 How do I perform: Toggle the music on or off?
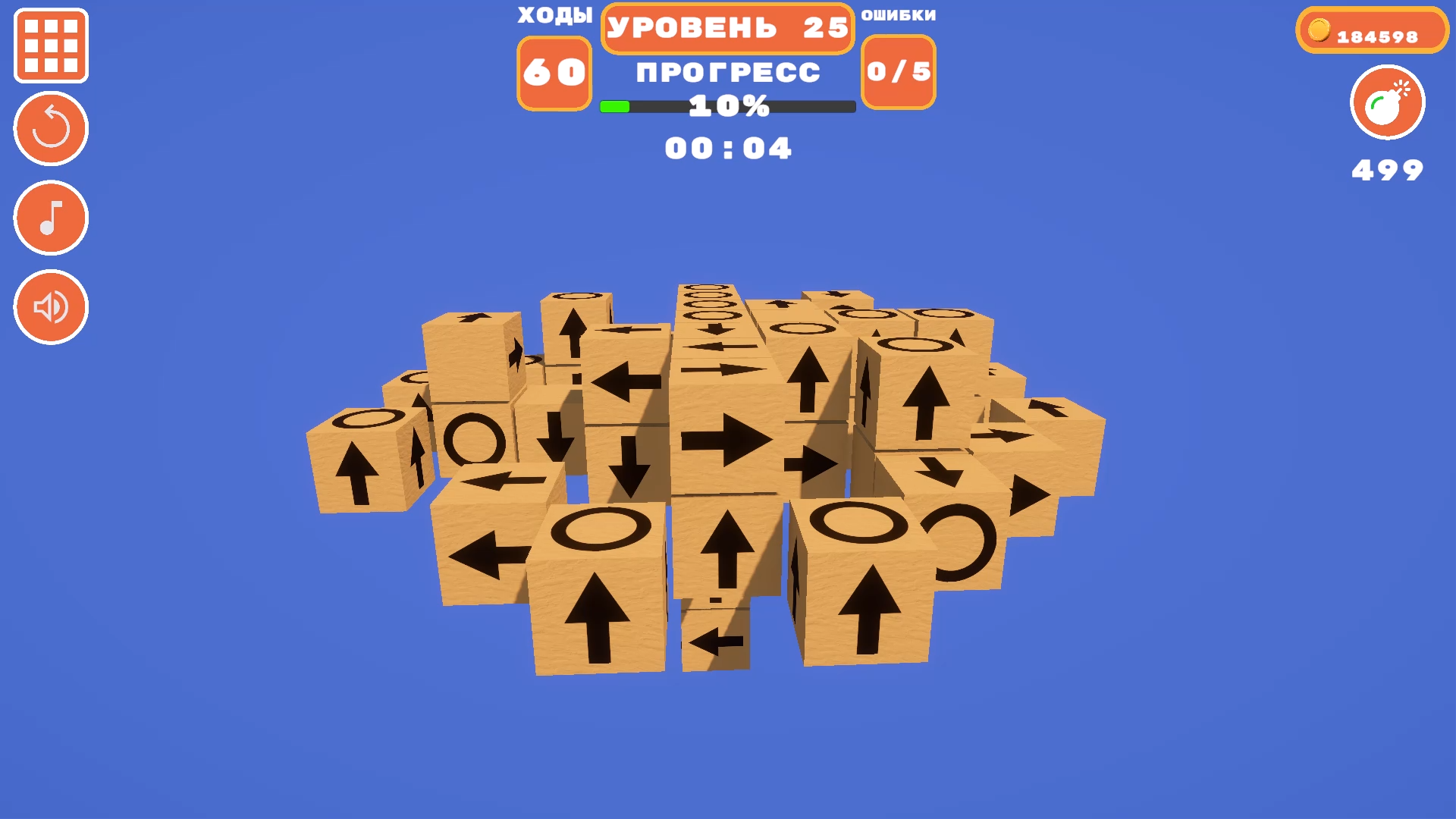tap(49, 218)
